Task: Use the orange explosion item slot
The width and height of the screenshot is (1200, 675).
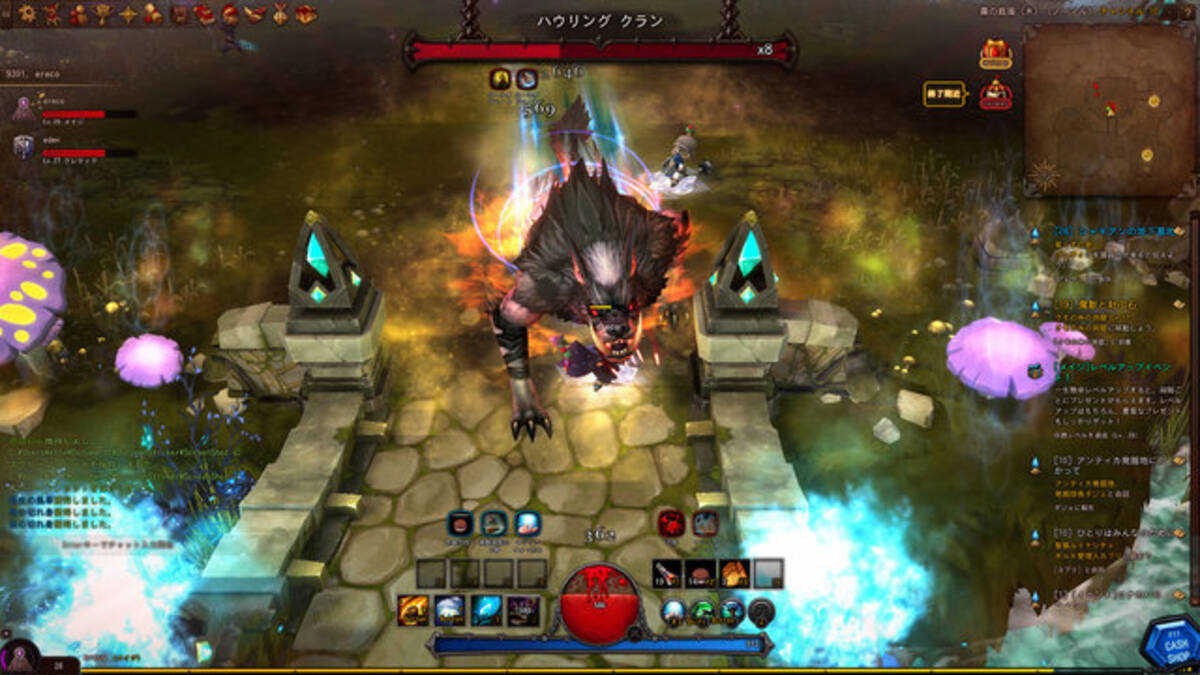Action: click(x=734, y=574)
